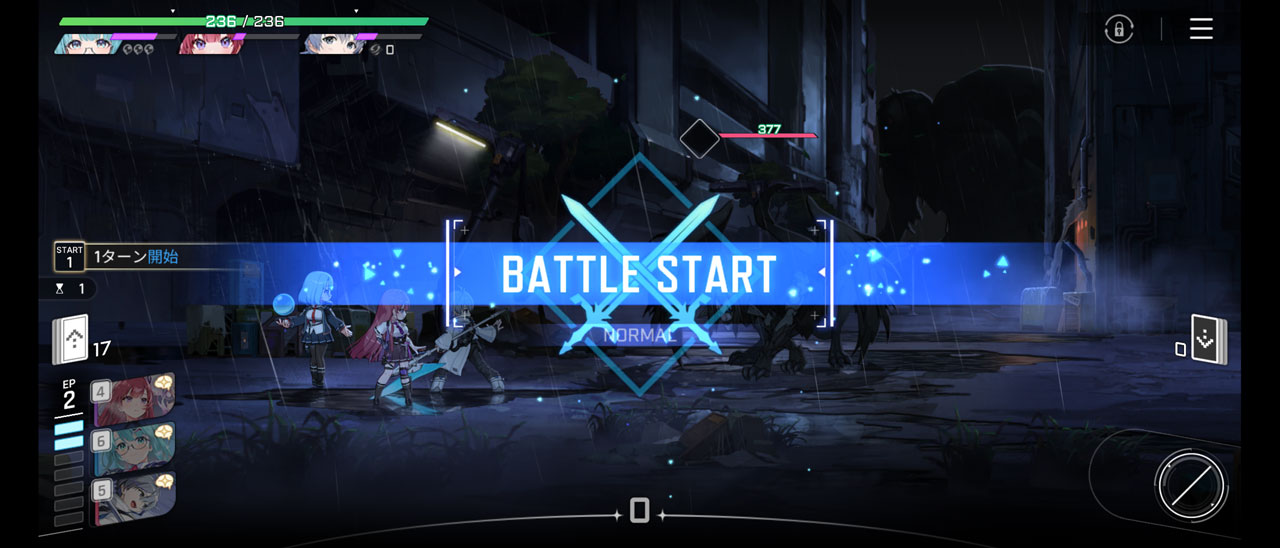Click the teal-haired glasses portrait in party bar
Screen dimensions: 1280x548
click(x=85, y=43)
